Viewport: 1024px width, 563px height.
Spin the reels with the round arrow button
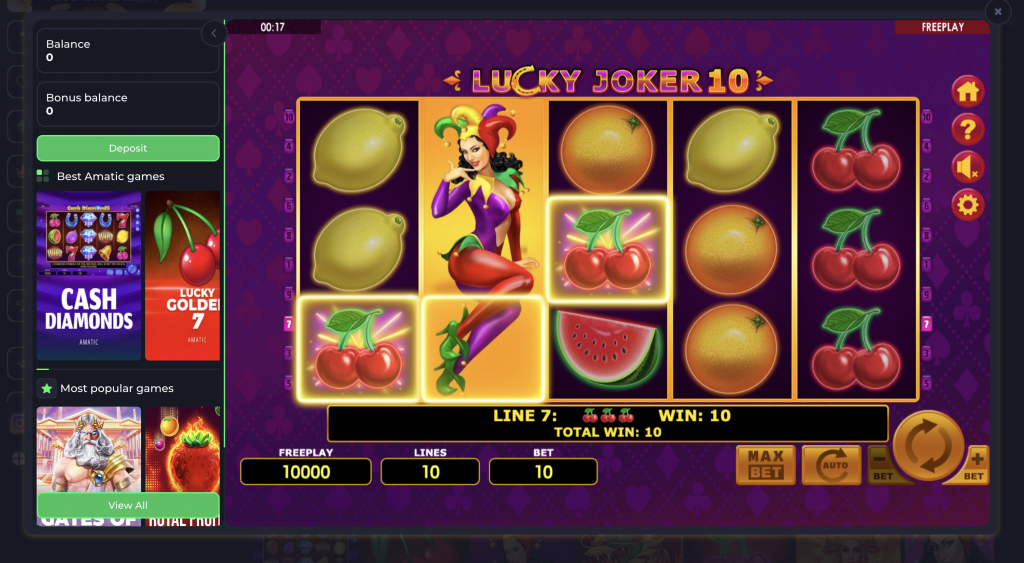point(927,446)
